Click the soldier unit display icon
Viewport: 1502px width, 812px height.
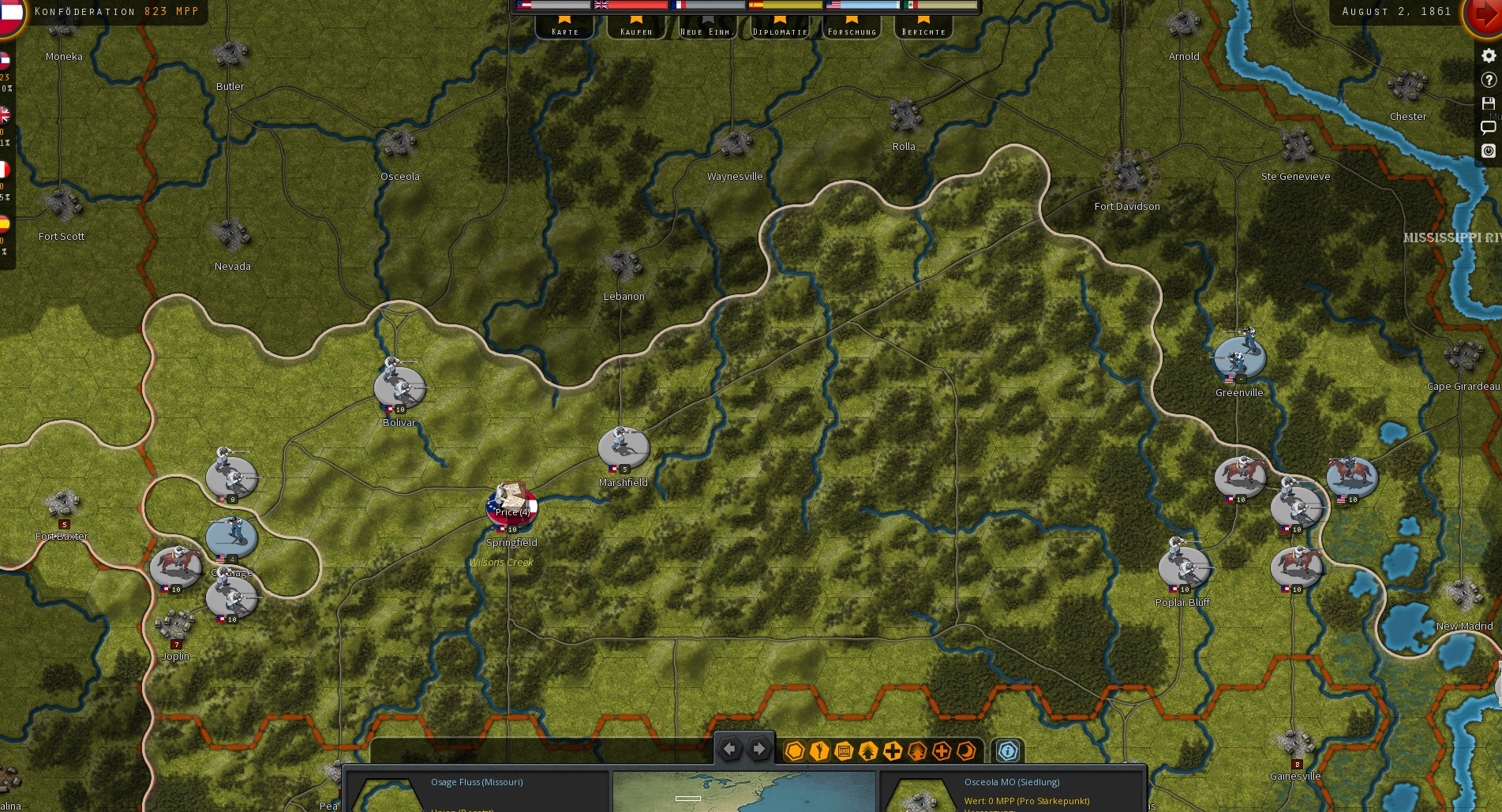pyautogui.click(x=819, y=751)
